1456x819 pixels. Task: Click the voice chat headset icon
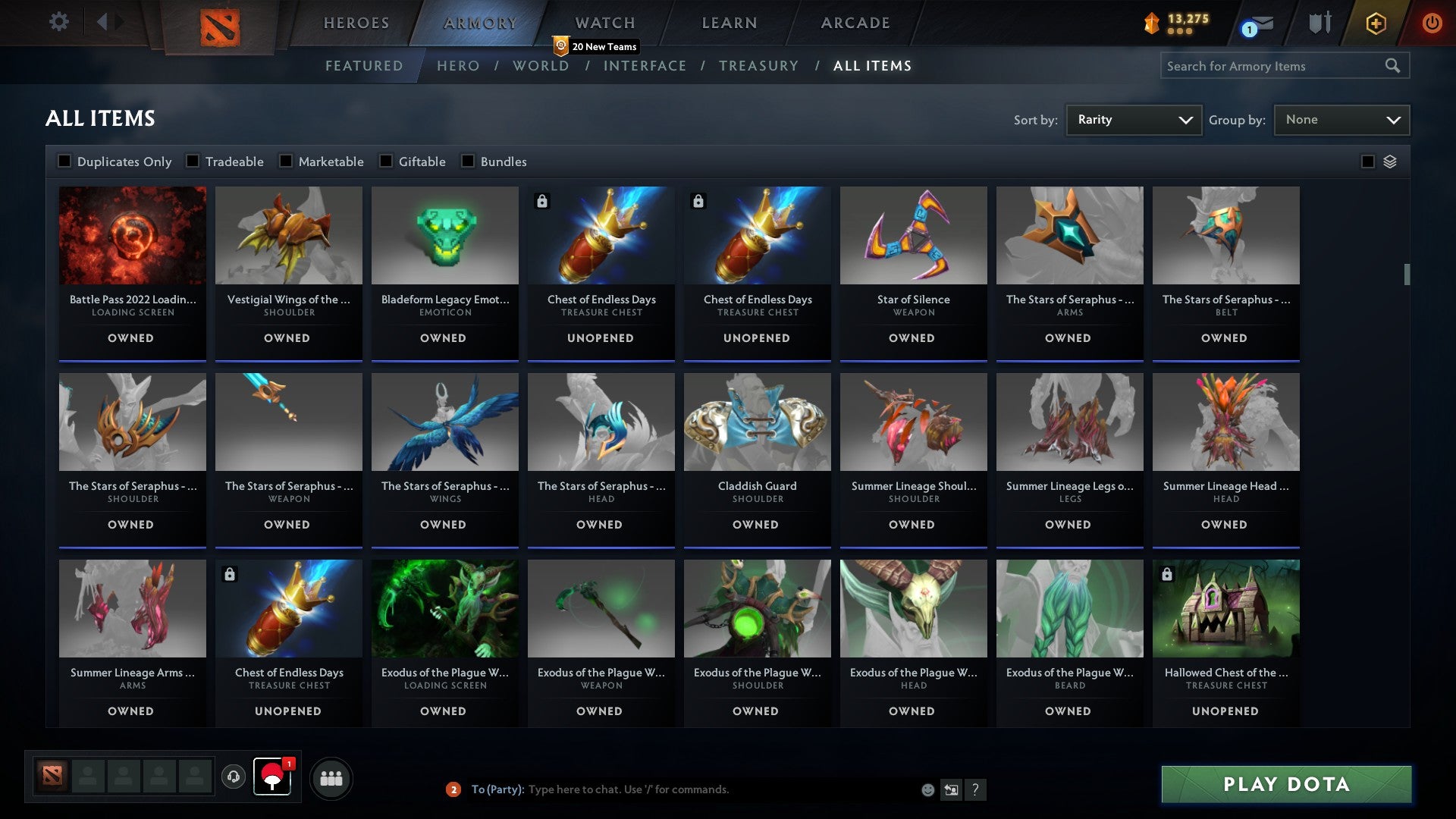(233, 777)
